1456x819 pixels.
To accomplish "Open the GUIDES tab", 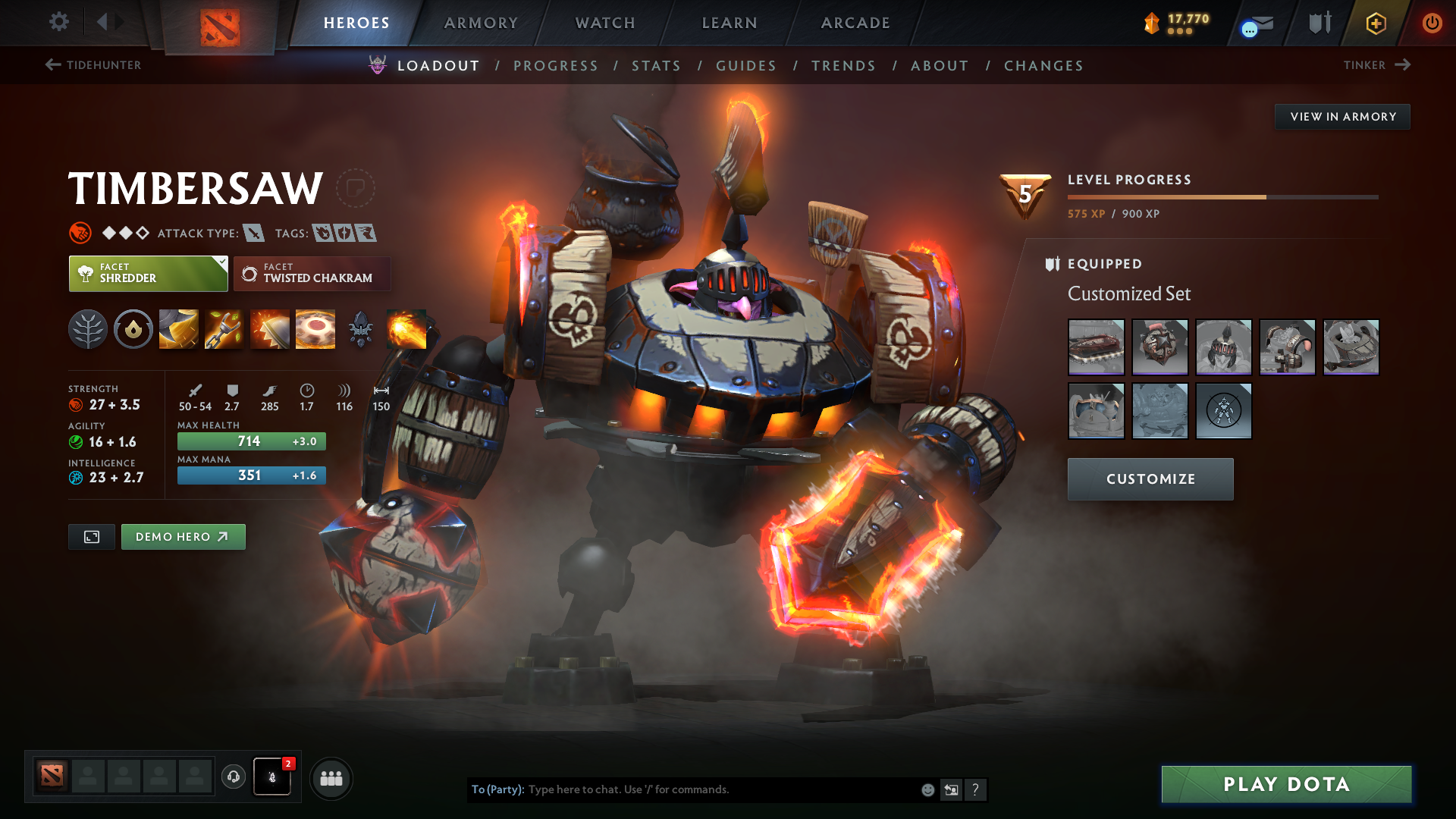I will 745,66.
